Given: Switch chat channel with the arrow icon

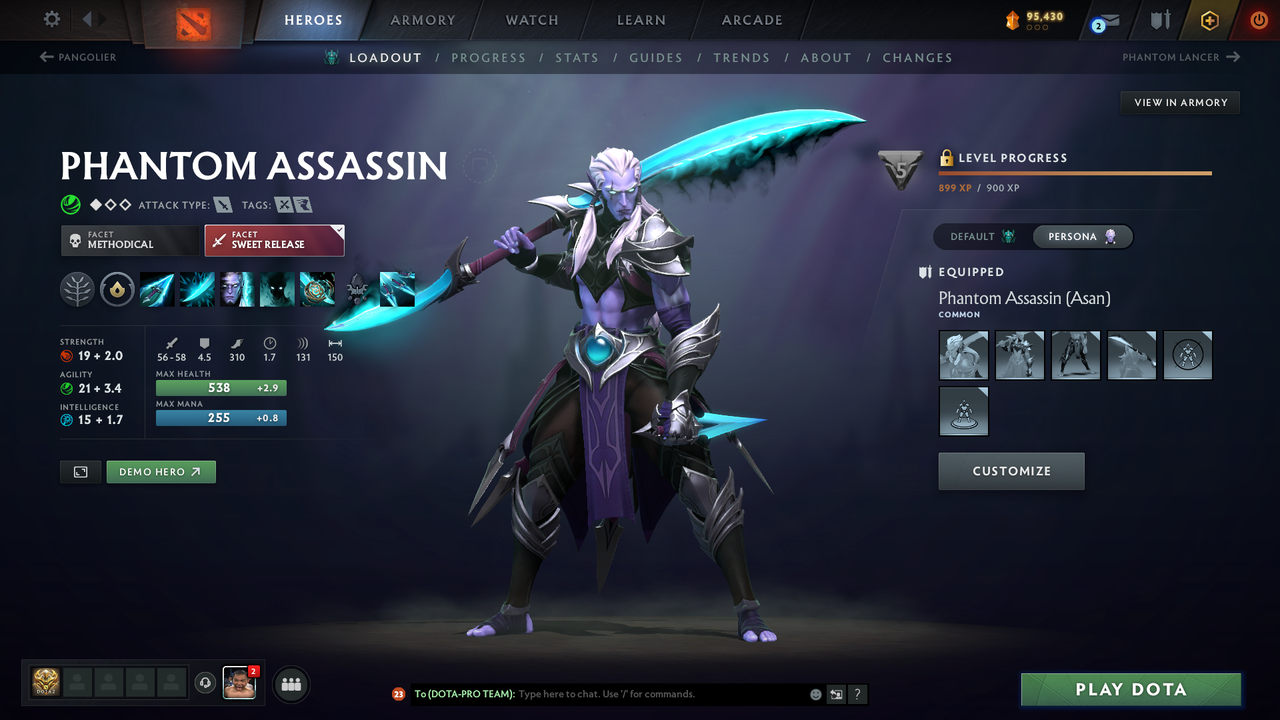Looking at the screenshot, I should click(835, 693).
